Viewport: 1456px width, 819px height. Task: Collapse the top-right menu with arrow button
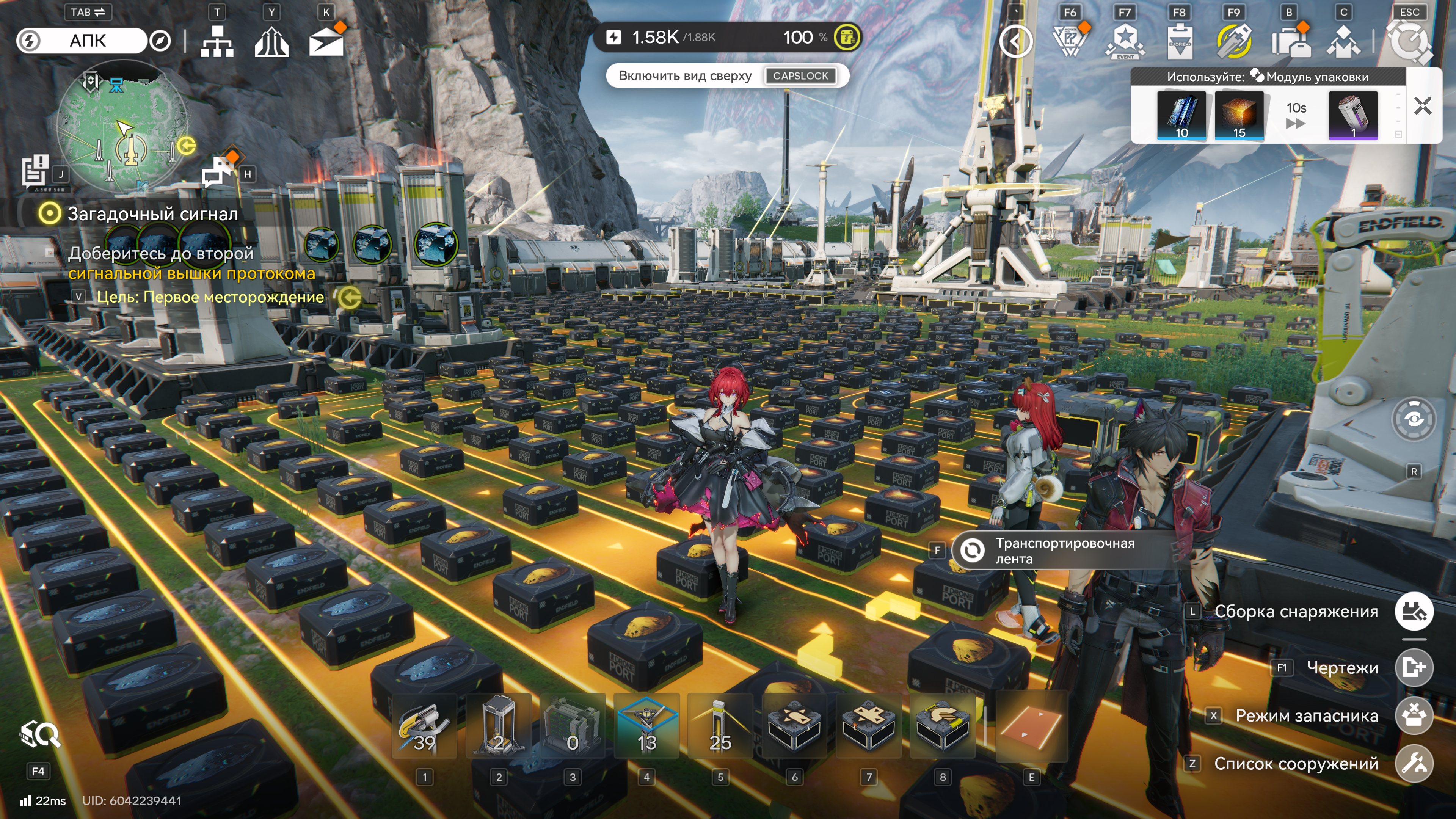[1016, 42]
